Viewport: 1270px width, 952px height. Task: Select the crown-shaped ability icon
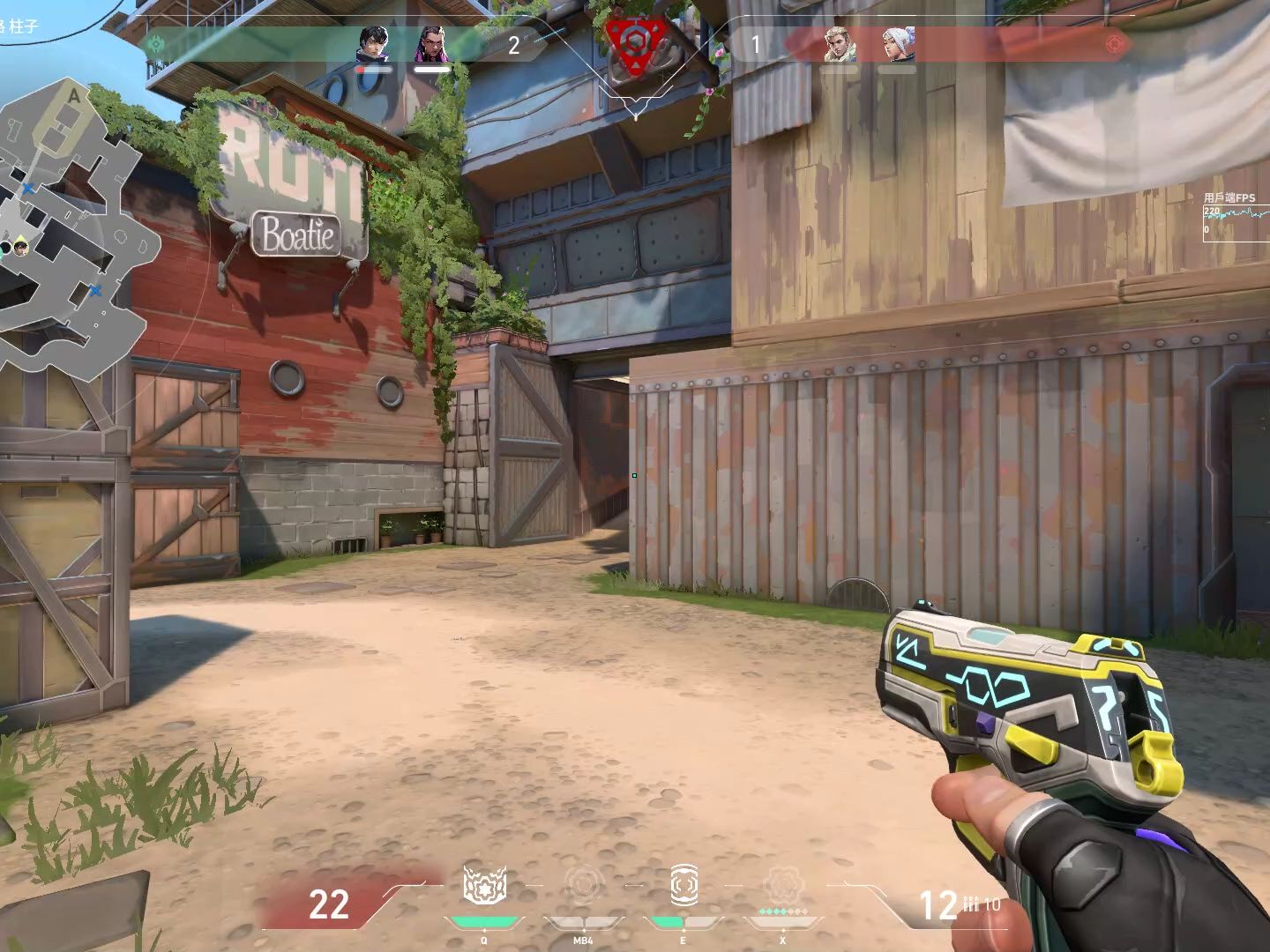(484, 885)
